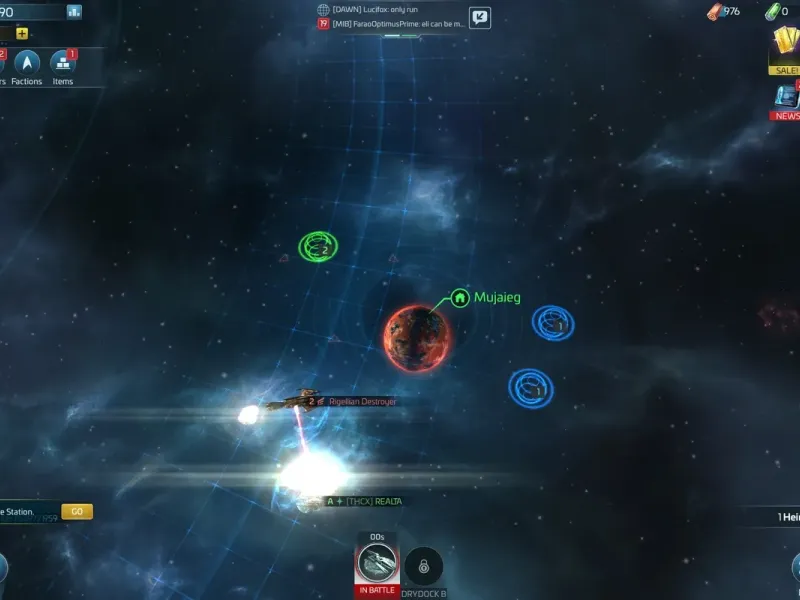Click the yellow GO button

(x=77, y=512)
